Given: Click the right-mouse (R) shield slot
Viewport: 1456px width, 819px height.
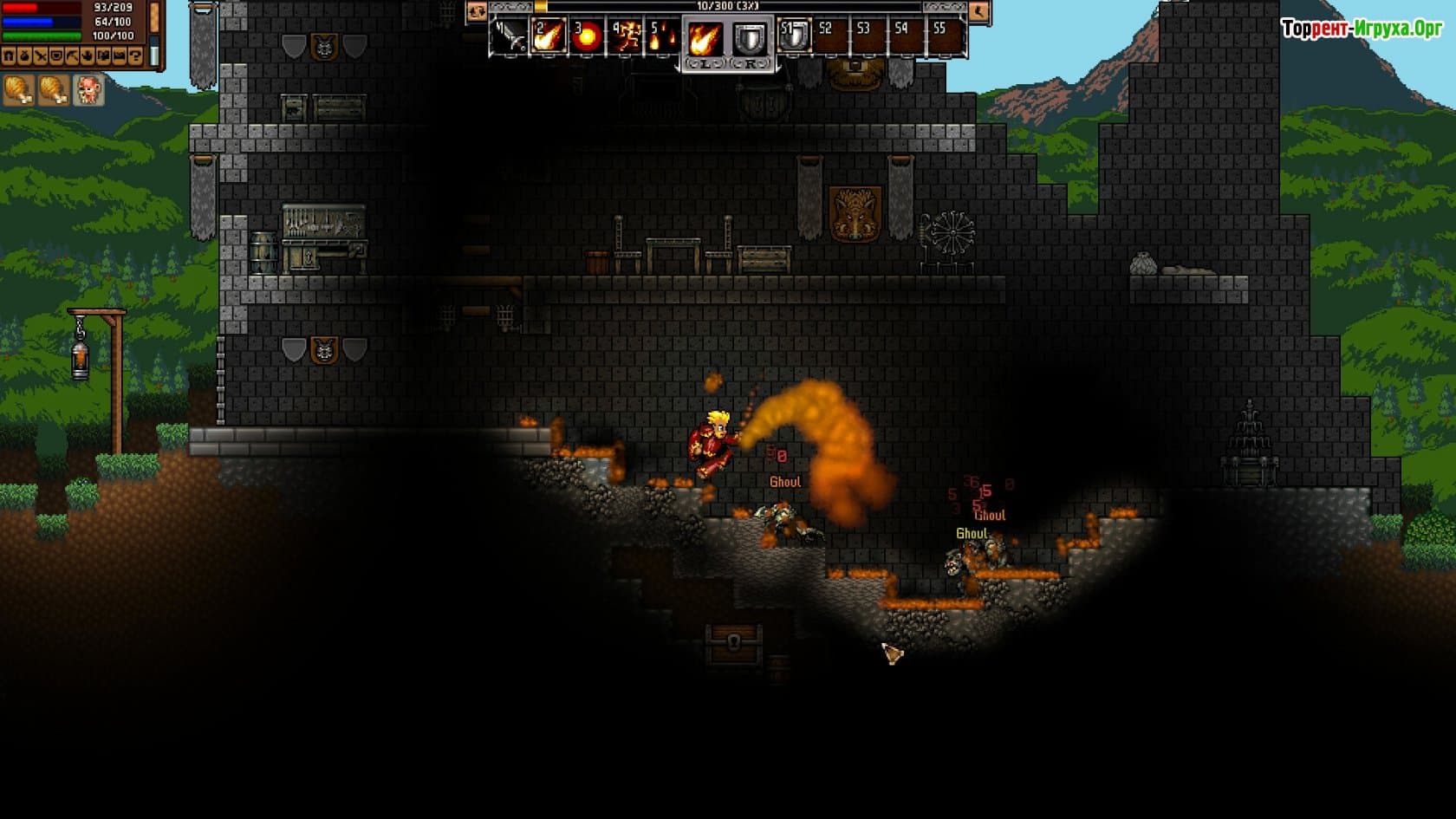Looking at the screenshot, I should pos(749,39).
